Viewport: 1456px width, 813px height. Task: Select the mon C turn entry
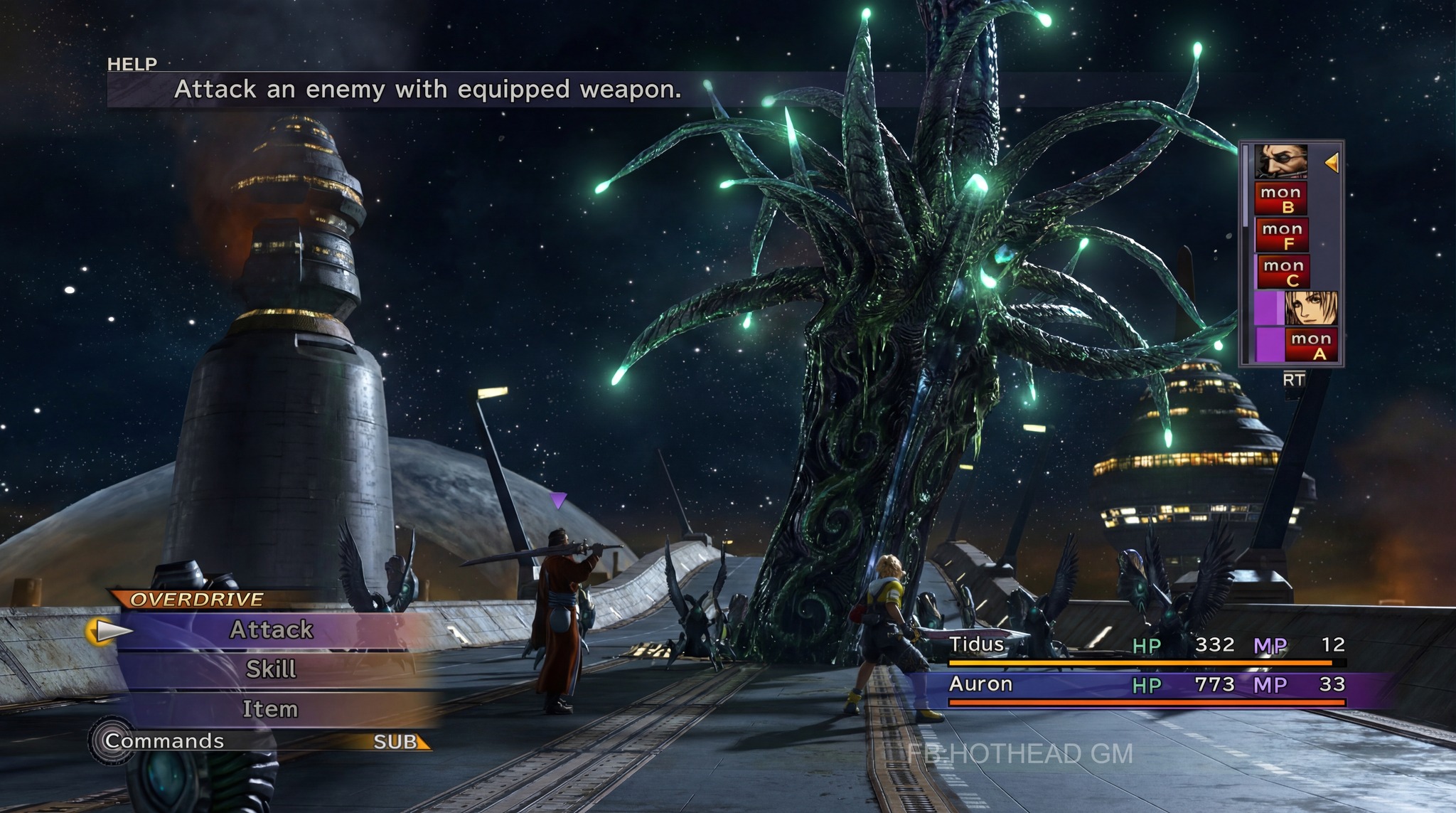point(1283,272)
